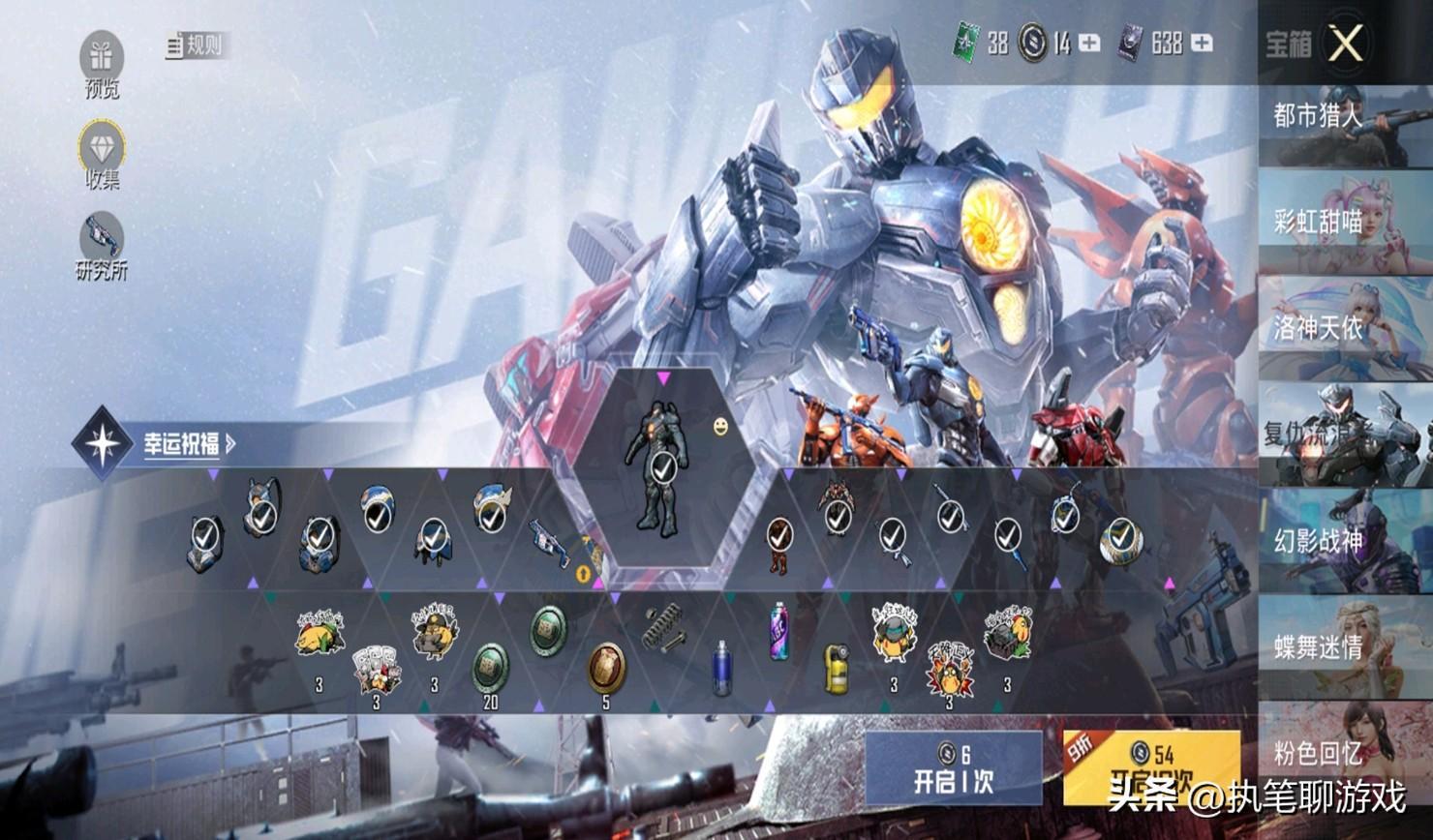Click the 开启1次 open once button
Image resolution: width=1433 pixels, height=840 pixels.
(x=953, y=768)
